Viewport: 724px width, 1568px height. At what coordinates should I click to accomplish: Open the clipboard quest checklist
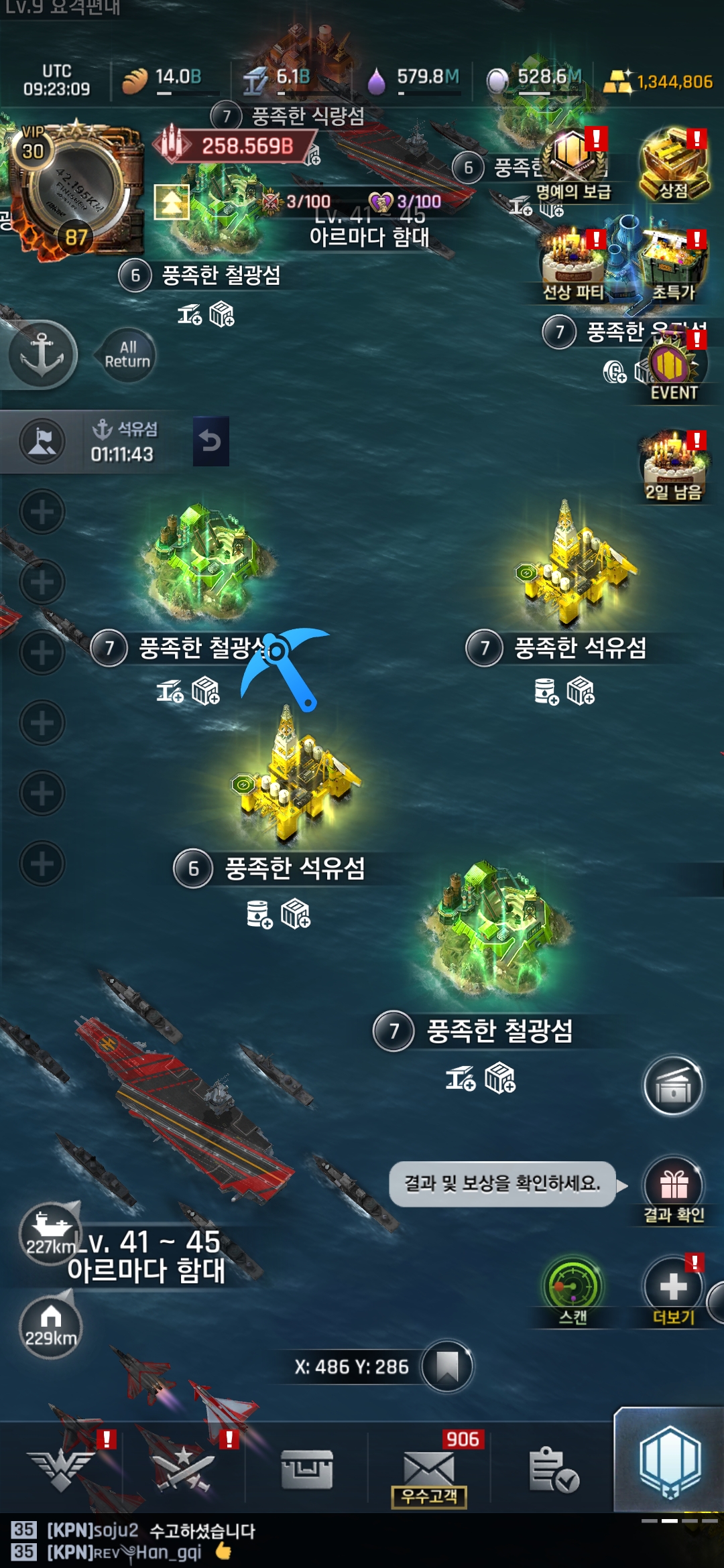[553, 1469]
